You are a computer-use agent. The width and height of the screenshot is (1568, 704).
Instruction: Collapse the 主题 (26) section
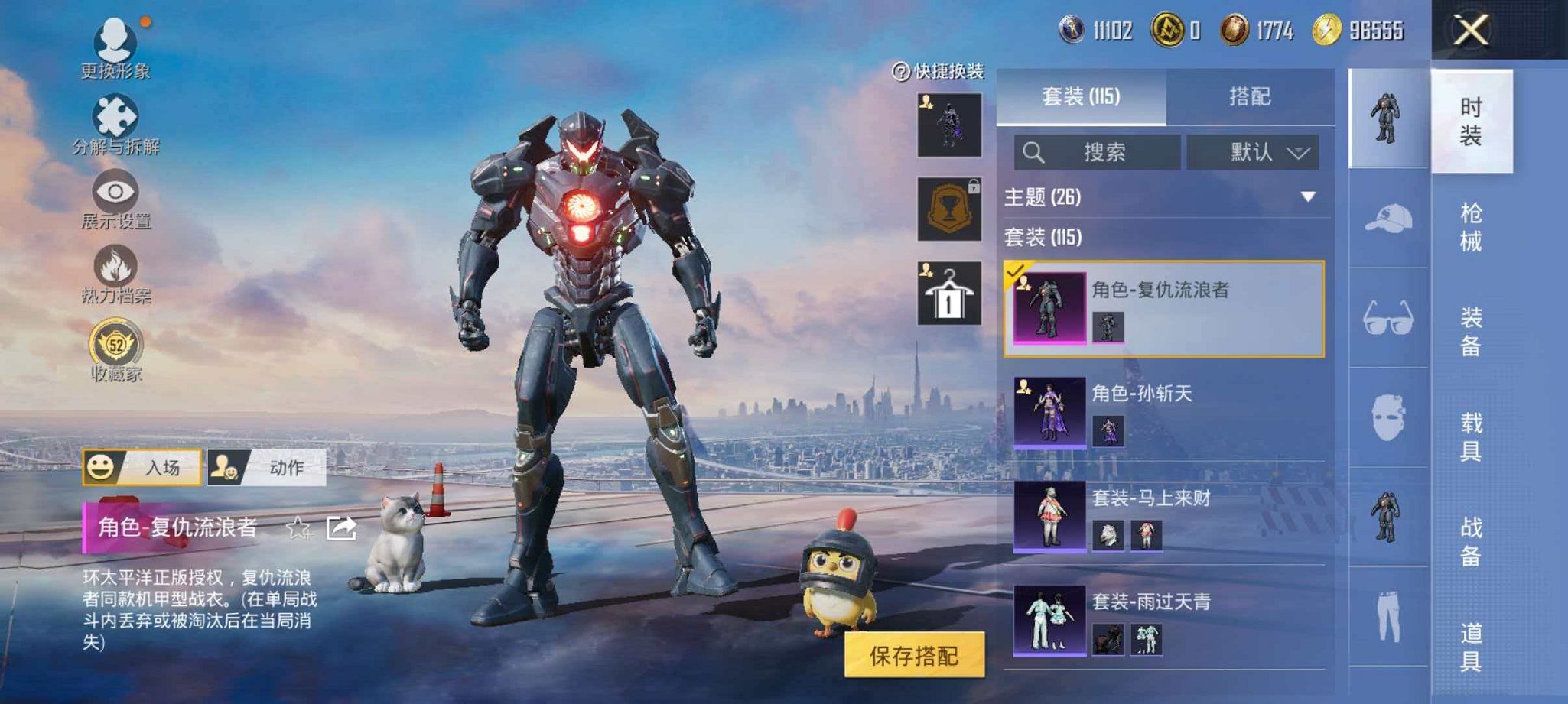(1306, 197)
